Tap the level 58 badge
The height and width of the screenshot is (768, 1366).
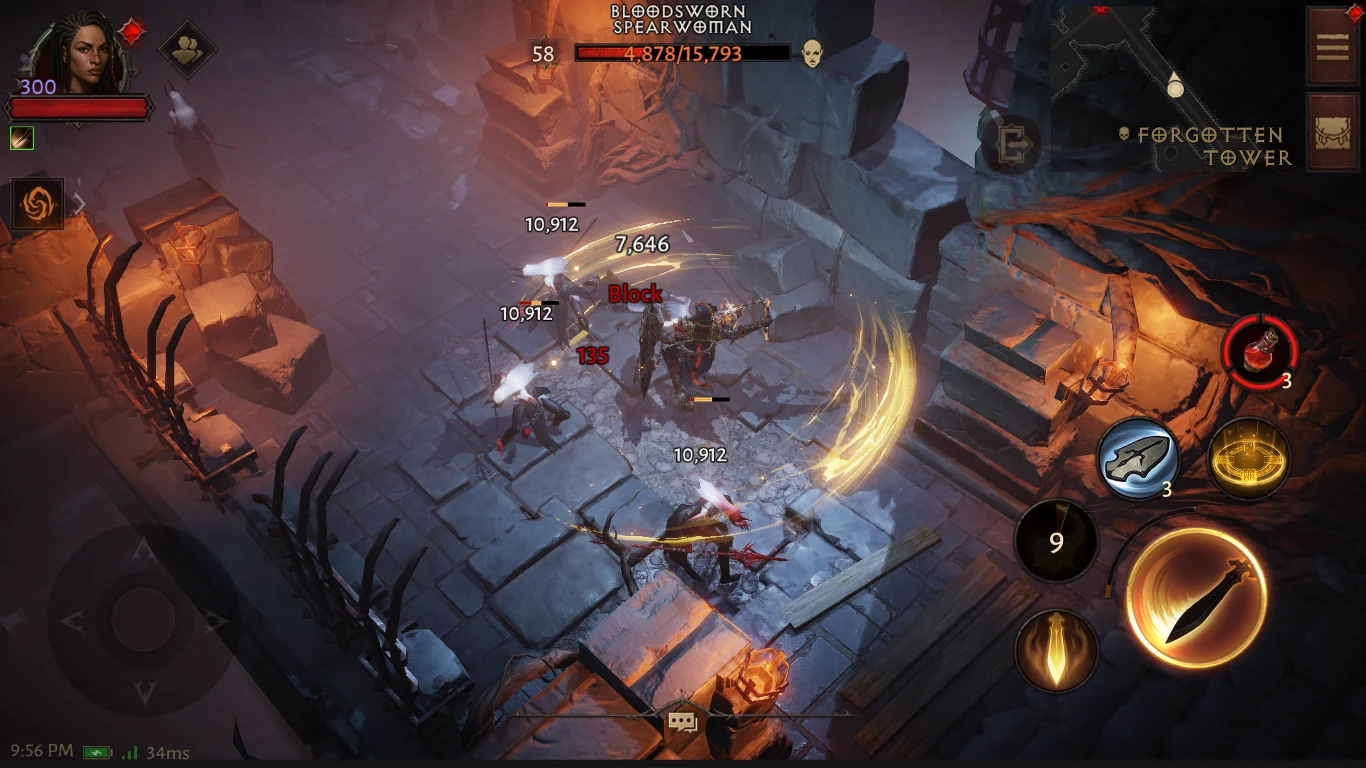pos(543,55)
